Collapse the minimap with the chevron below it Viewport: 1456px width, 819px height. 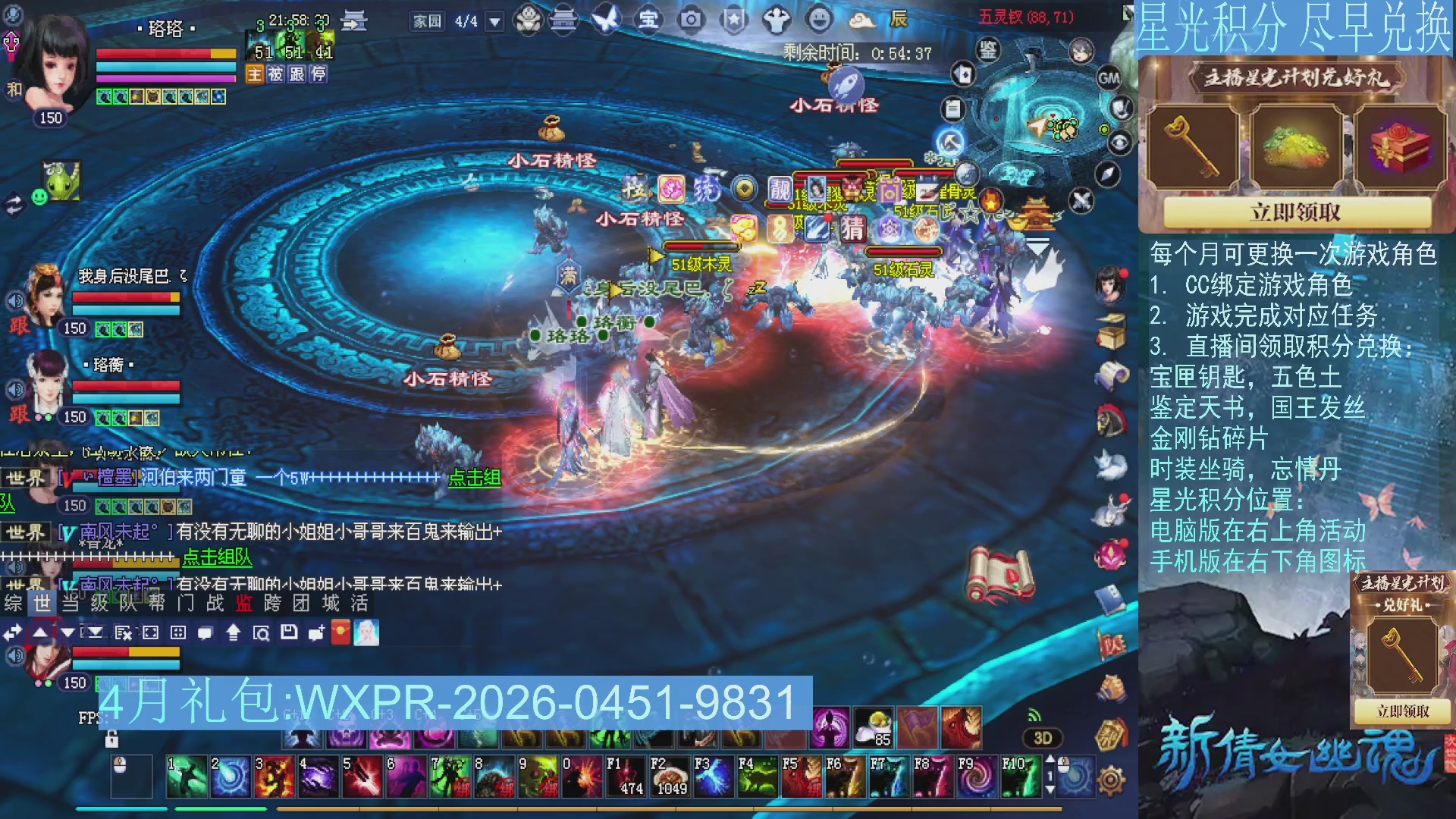point(1037,244)
